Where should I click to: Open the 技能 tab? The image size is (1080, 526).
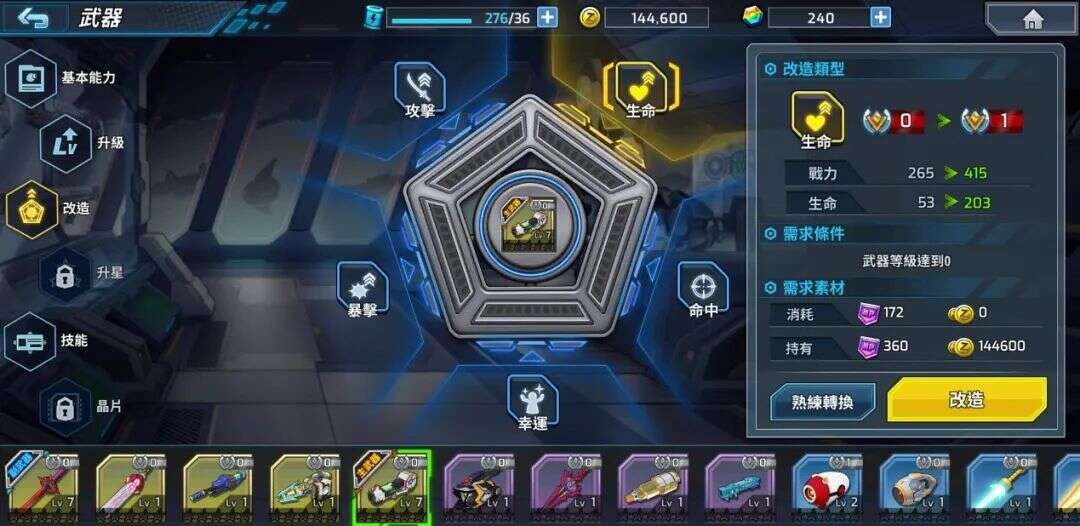[x=32, y=341]
